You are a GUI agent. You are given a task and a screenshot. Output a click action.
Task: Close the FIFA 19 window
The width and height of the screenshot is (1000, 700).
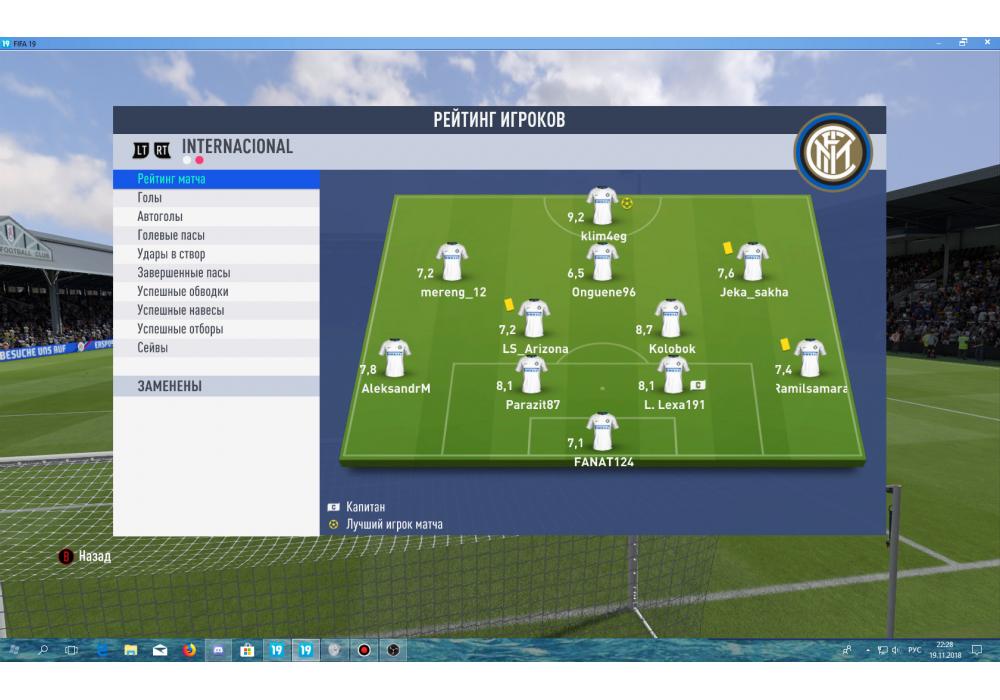pos(986,43)
